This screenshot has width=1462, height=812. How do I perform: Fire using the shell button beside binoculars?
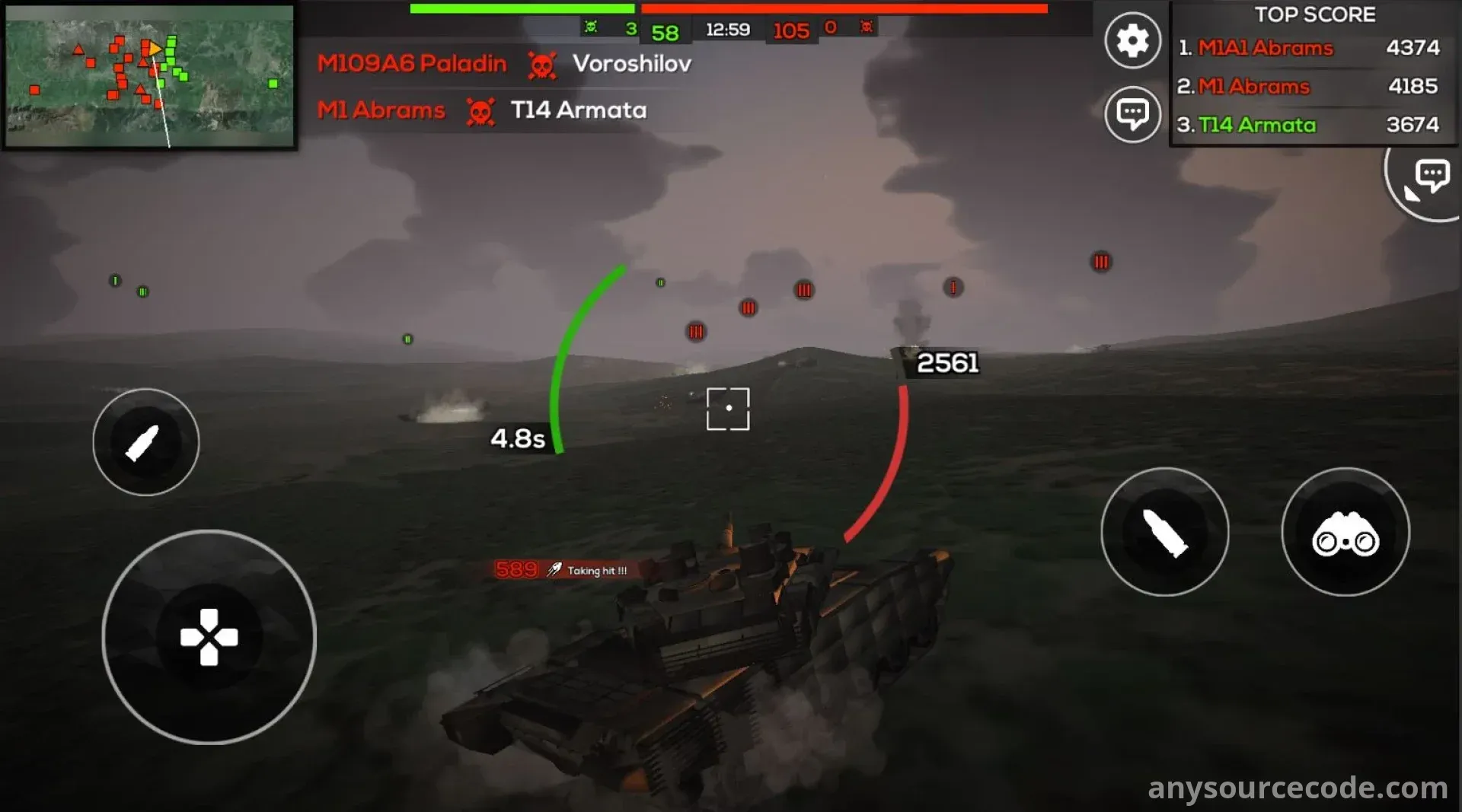pos(1164,532)
